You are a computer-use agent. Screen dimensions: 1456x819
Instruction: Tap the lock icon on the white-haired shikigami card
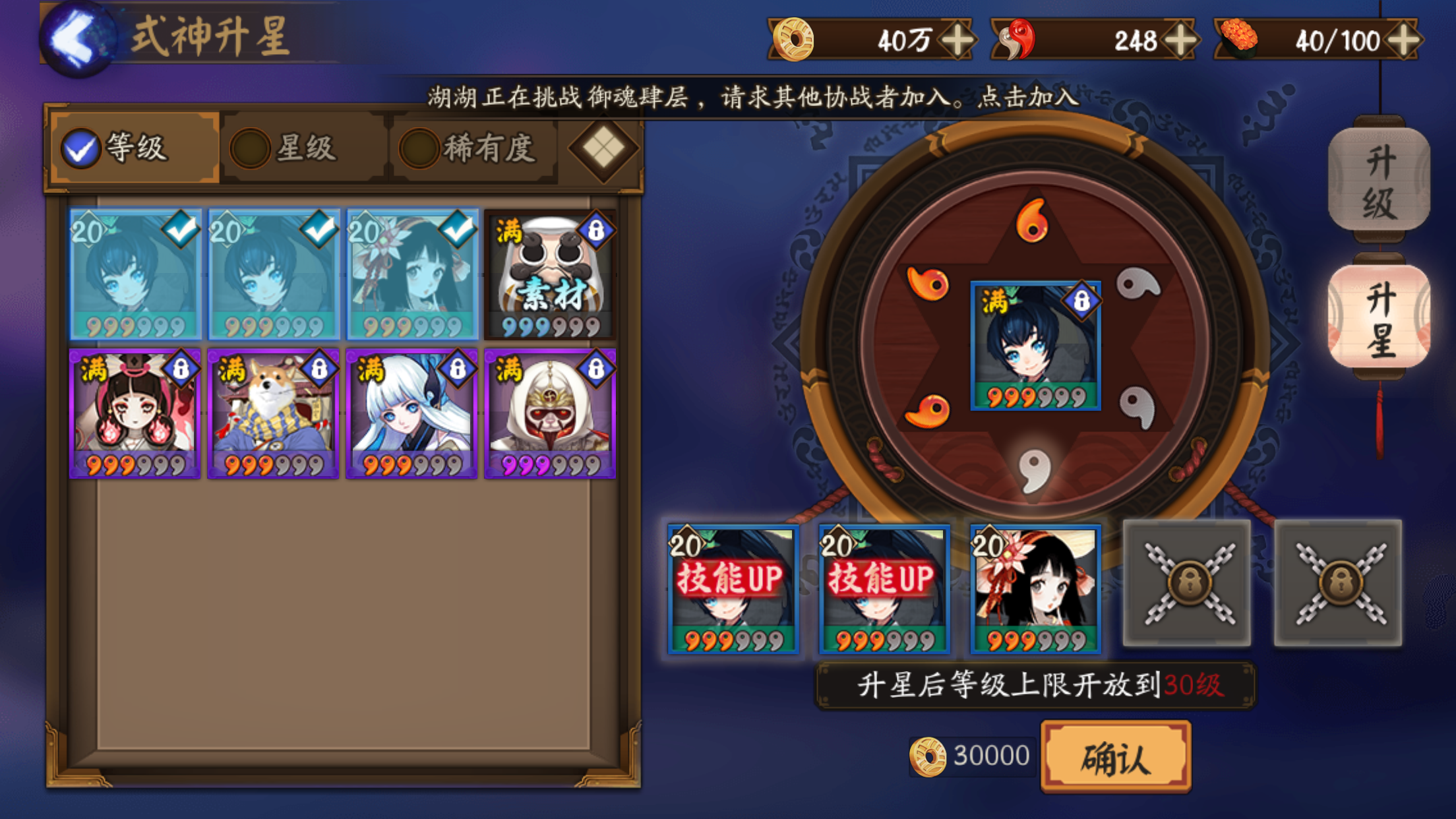456,368
